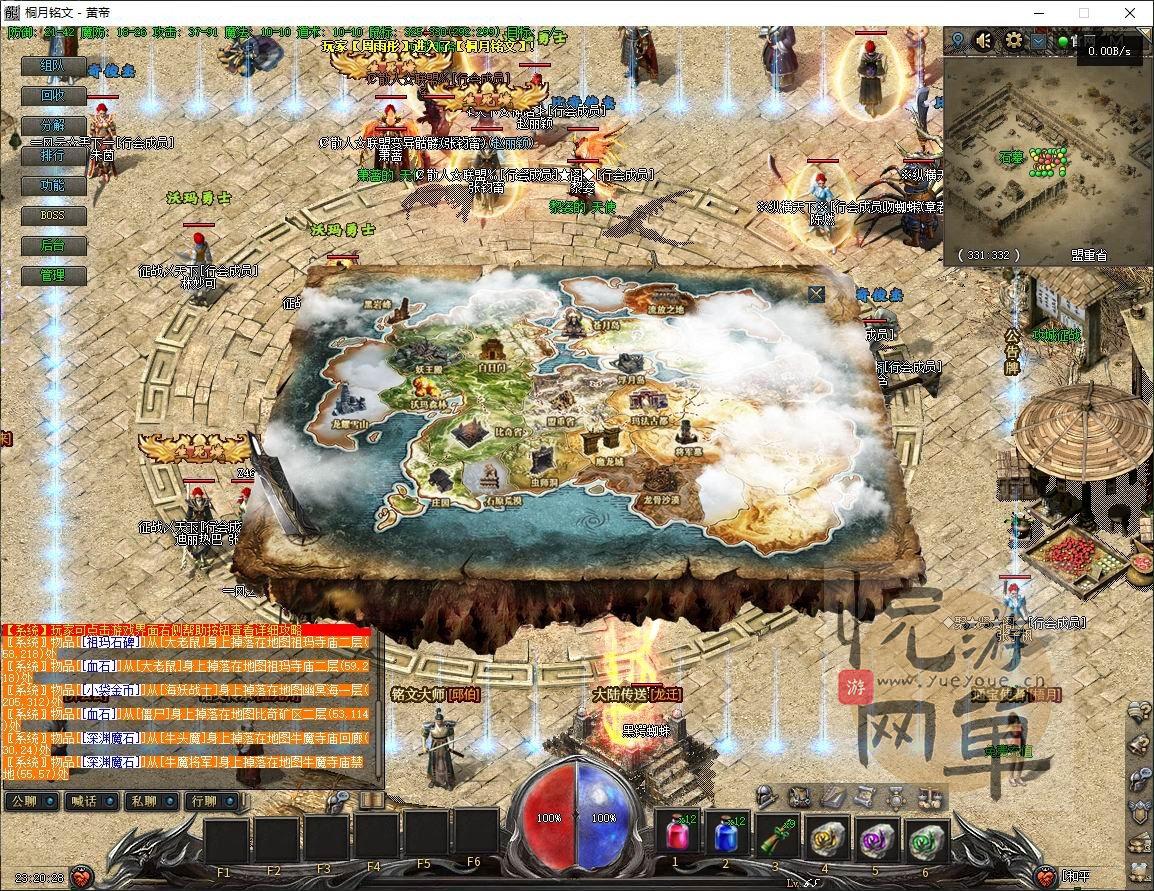Select the 私聊 private chat tab
Viewport: 1154px width, 891px height.
click(144, 801)
